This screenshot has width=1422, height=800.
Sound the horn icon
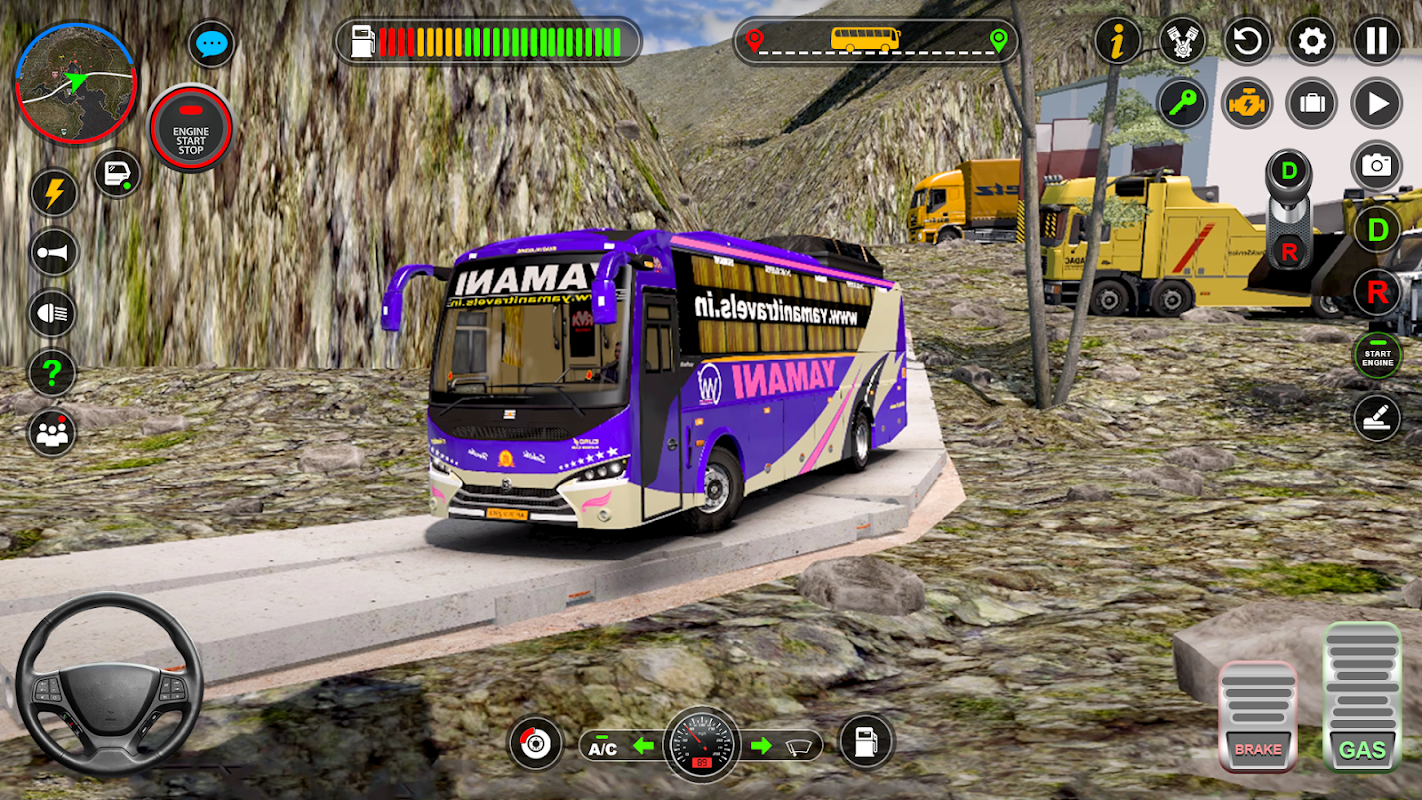point(54,253)
